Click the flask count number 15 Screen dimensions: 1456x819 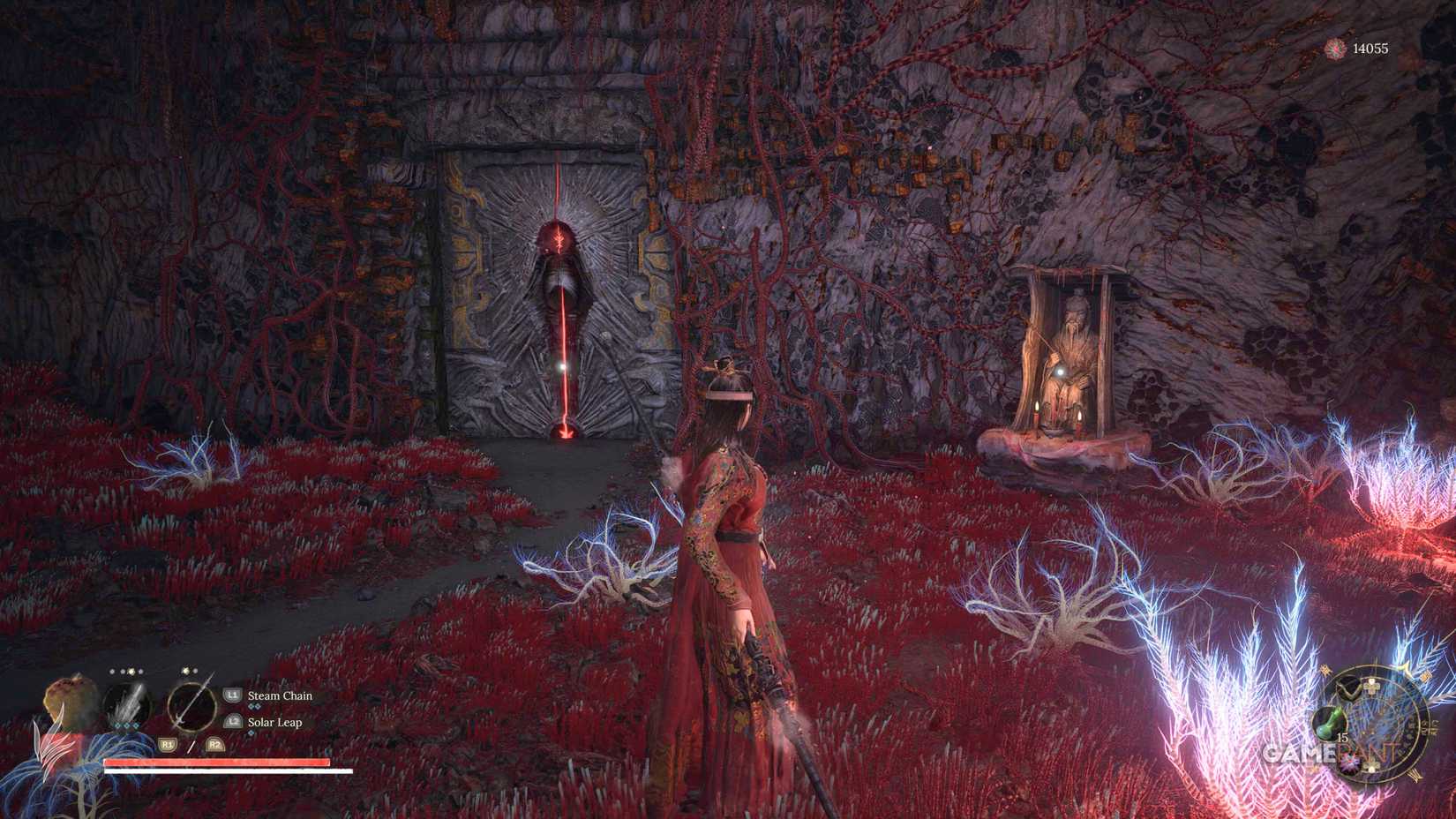pyautogui.click(x=1343, y=737)
